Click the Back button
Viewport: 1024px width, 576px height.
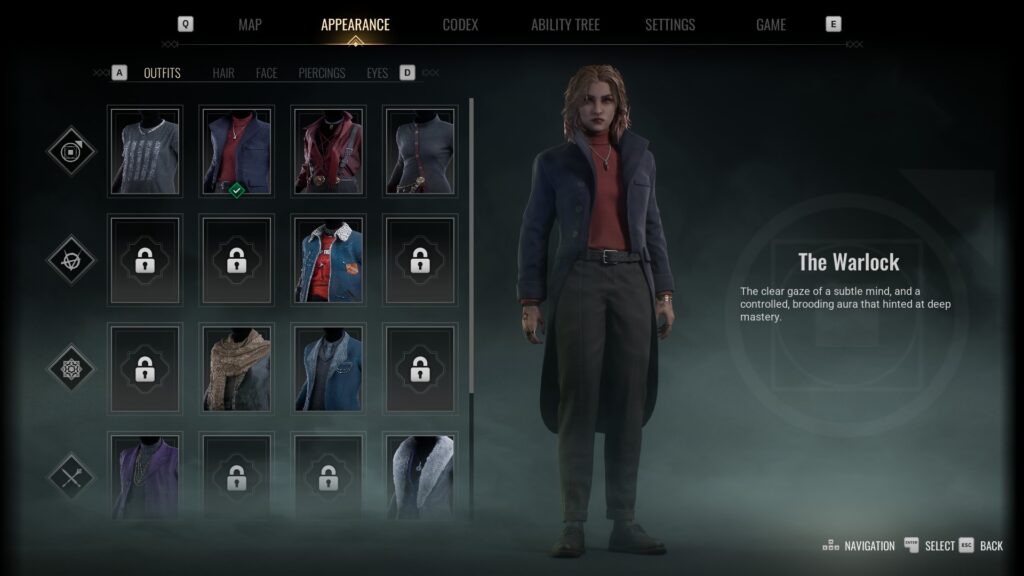pyautogui.click(x=991, y=546)
